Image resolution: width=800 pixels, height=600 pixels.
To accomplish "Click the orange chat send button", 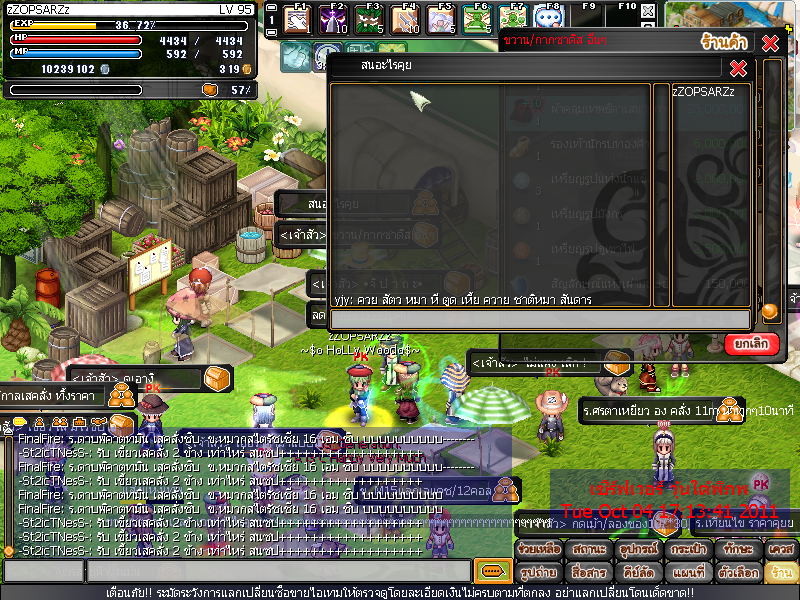I will pyautogui.click(x=492, y=571).
